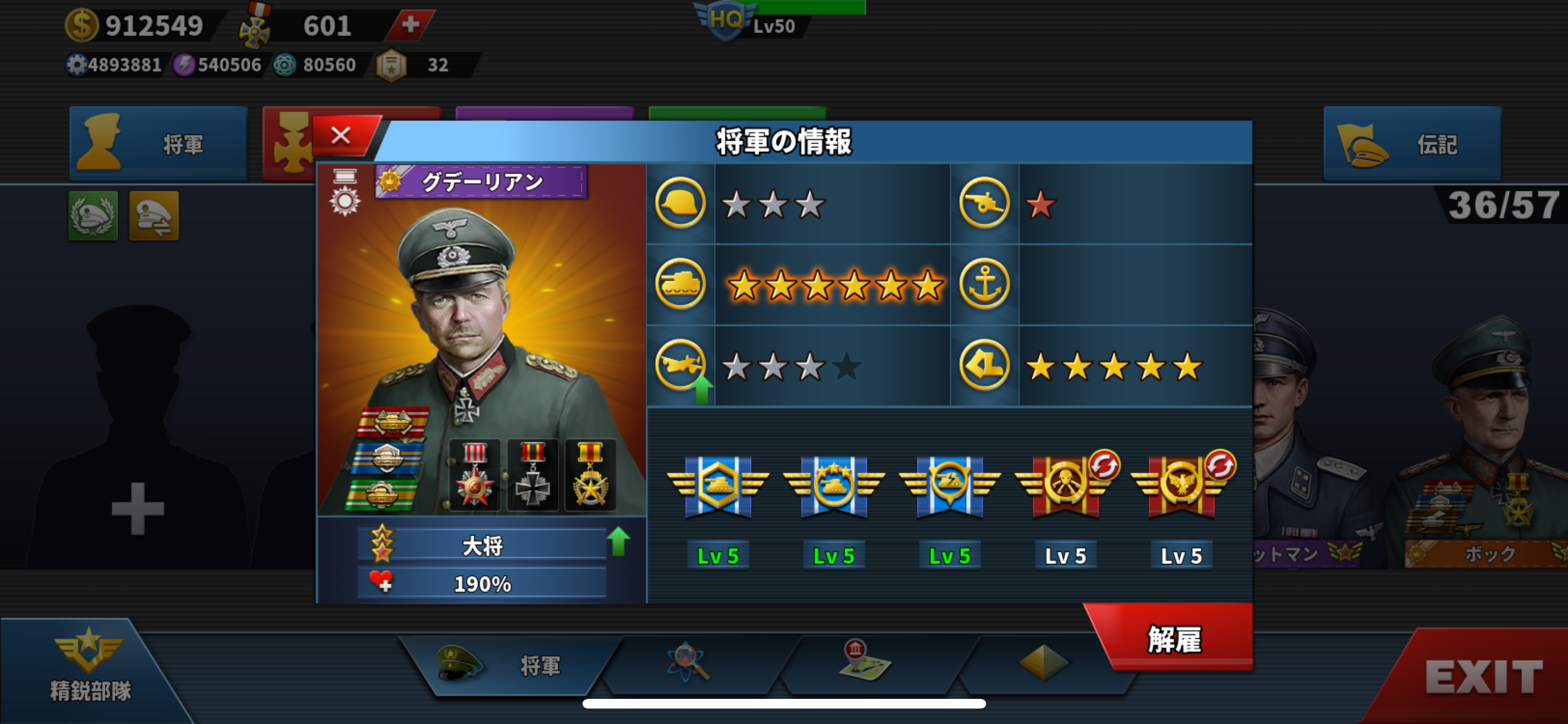Click the green laurel general filter icon

(93, 216)
